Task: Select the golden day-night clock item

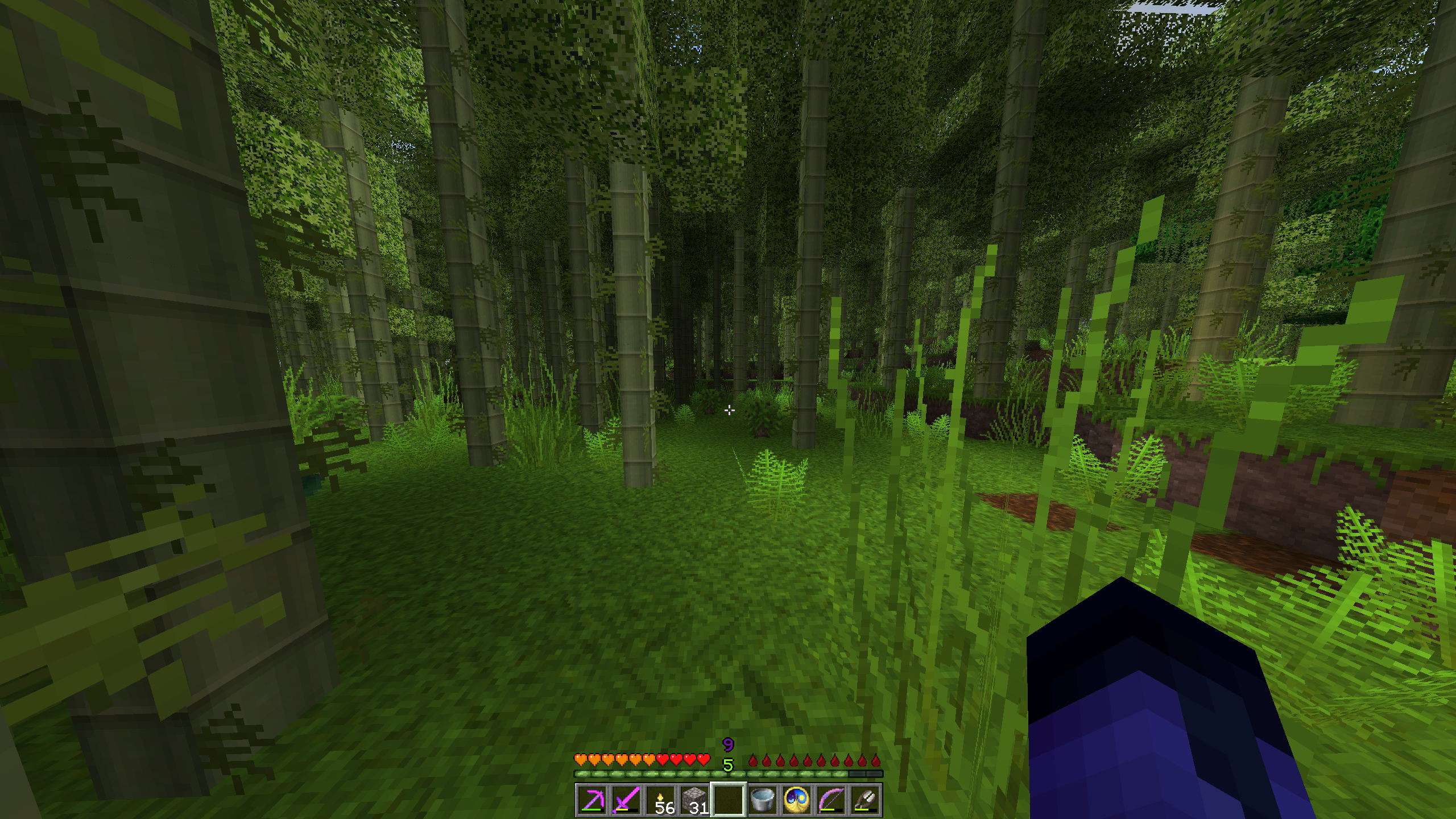Action: (797, 800)
